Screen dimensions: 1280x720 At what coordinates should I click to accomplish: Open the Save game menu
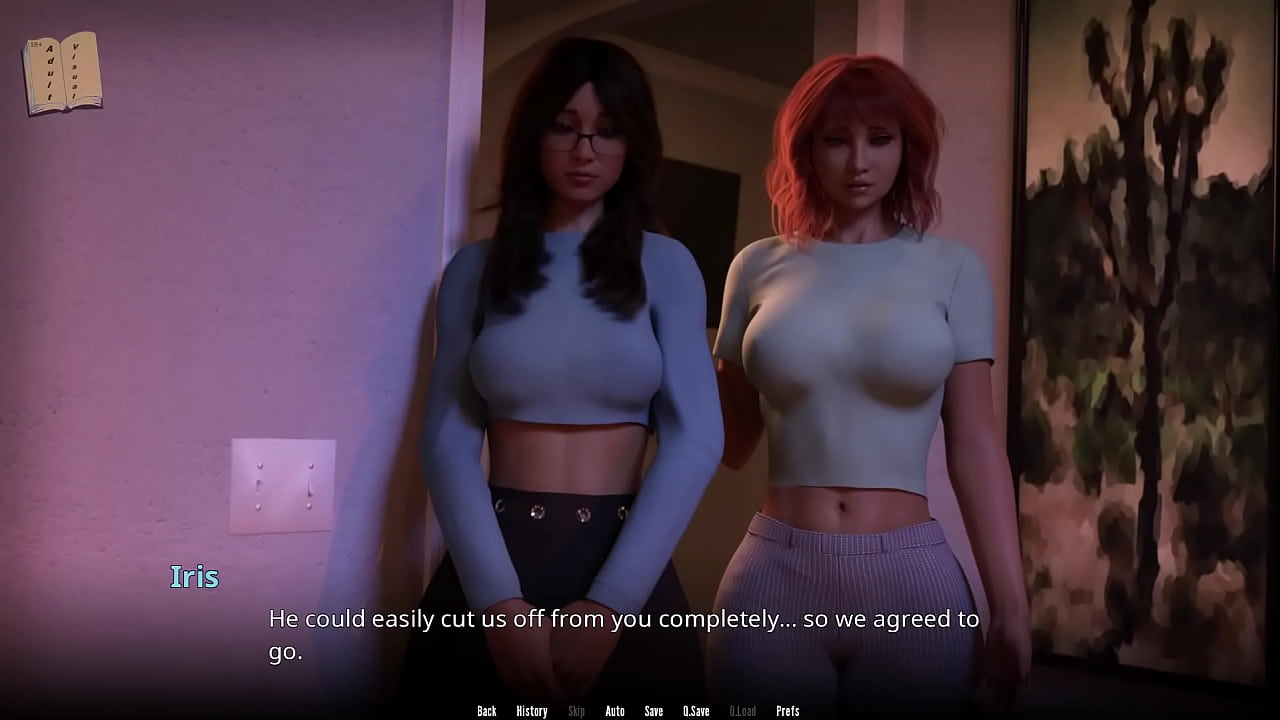pyautogui.click(x=653, y=711)
